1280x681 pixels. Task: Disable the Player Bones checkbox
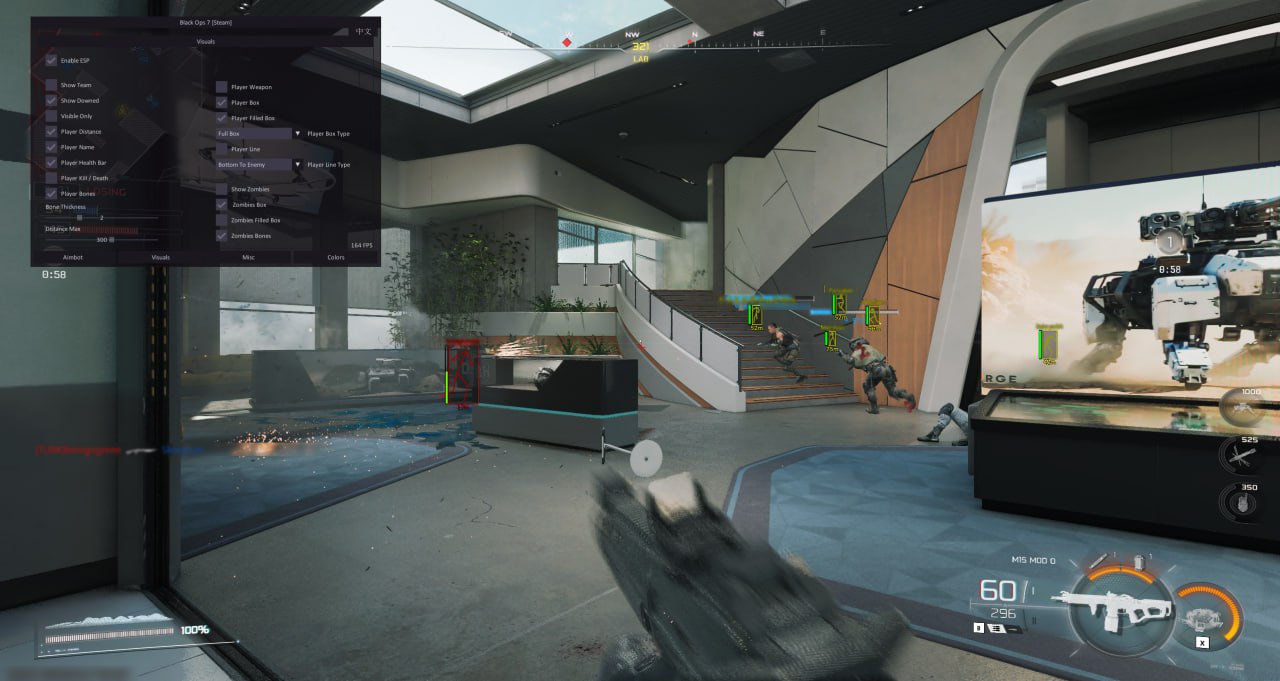click(x=51, y=194)
